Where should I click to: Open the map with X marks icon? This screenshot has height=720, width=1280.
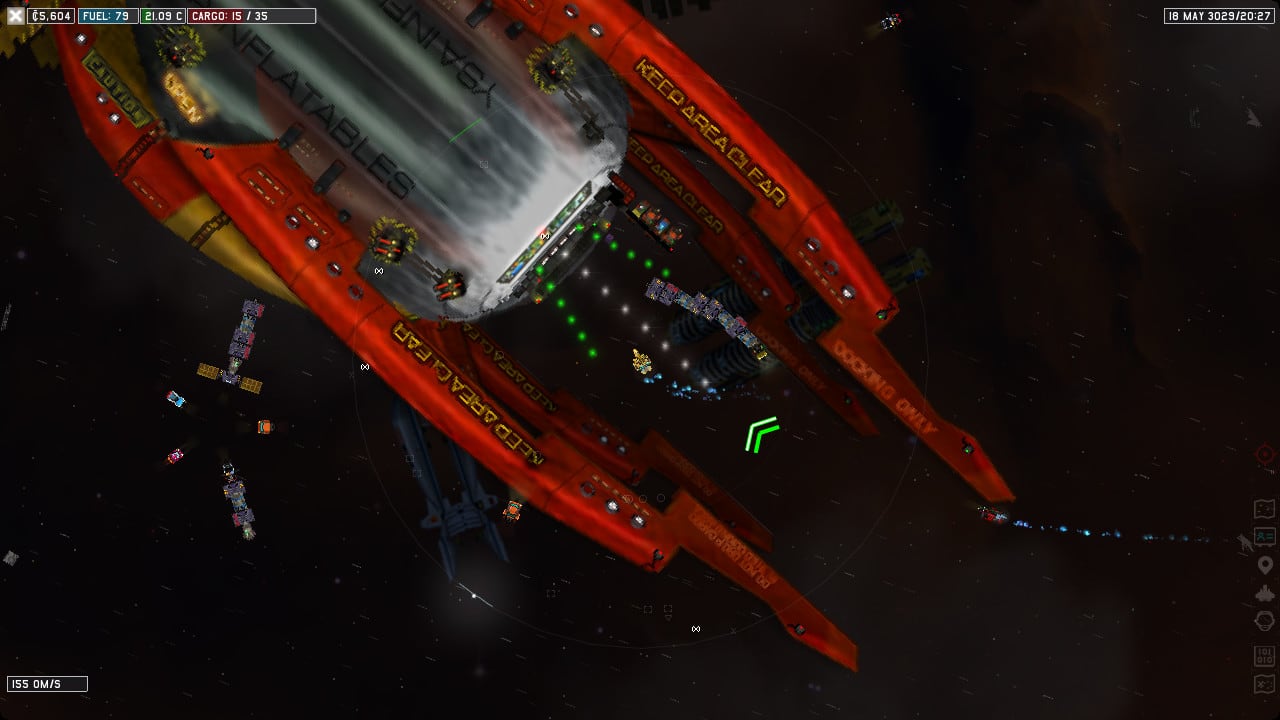1264,684
